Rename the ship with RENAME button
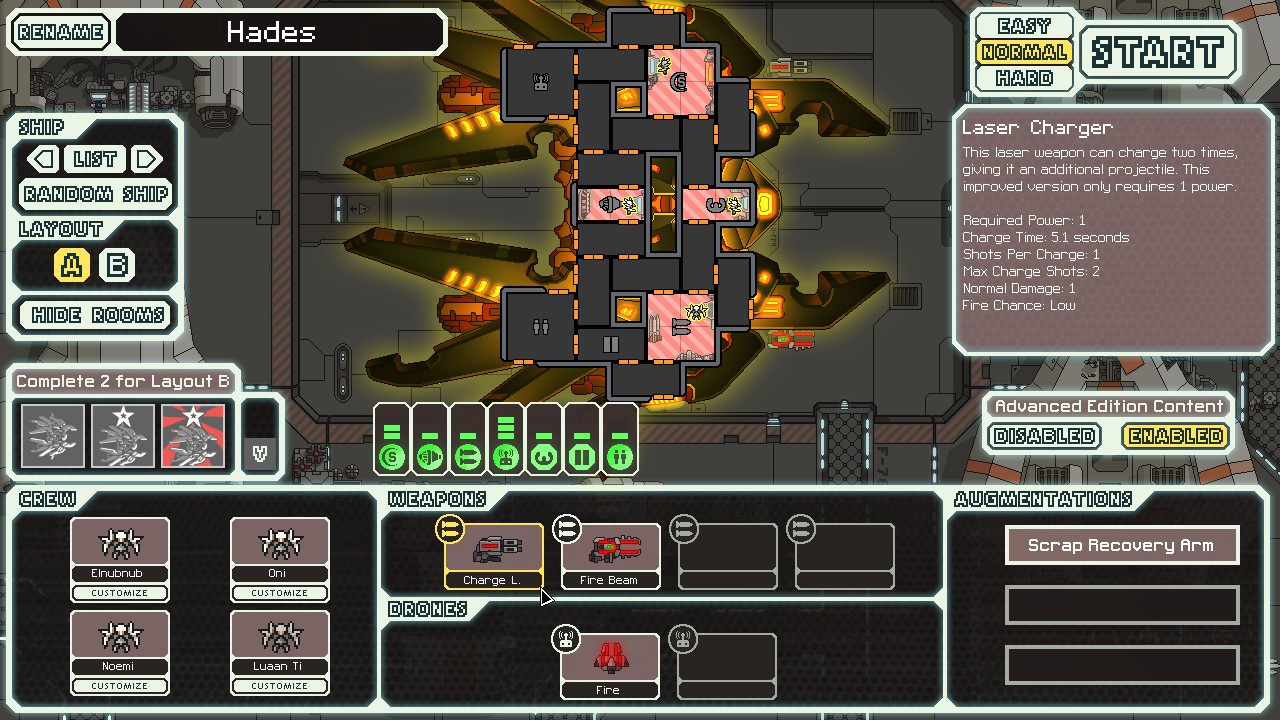This screenshot has height=720, width=1280. (x=61, y=32)
